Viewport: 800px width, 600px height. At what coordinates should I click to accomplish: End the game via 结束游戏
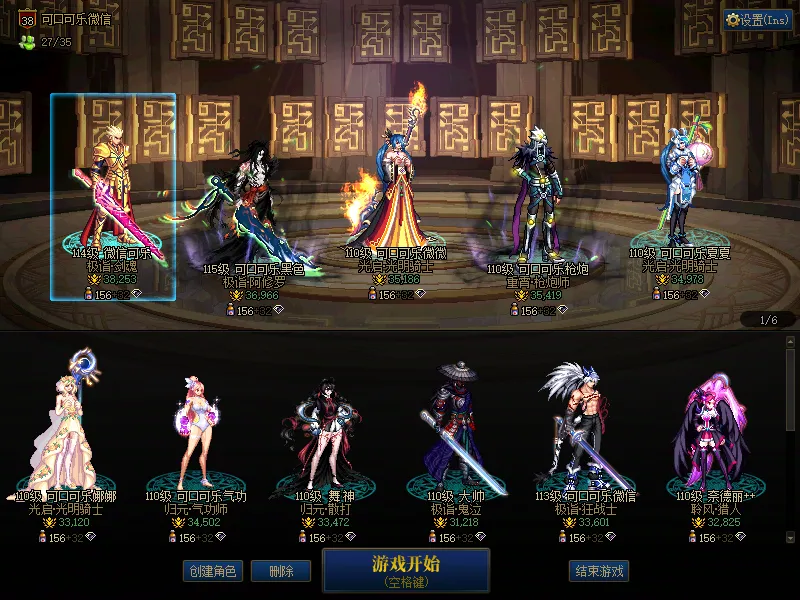[x=599, y=571]
